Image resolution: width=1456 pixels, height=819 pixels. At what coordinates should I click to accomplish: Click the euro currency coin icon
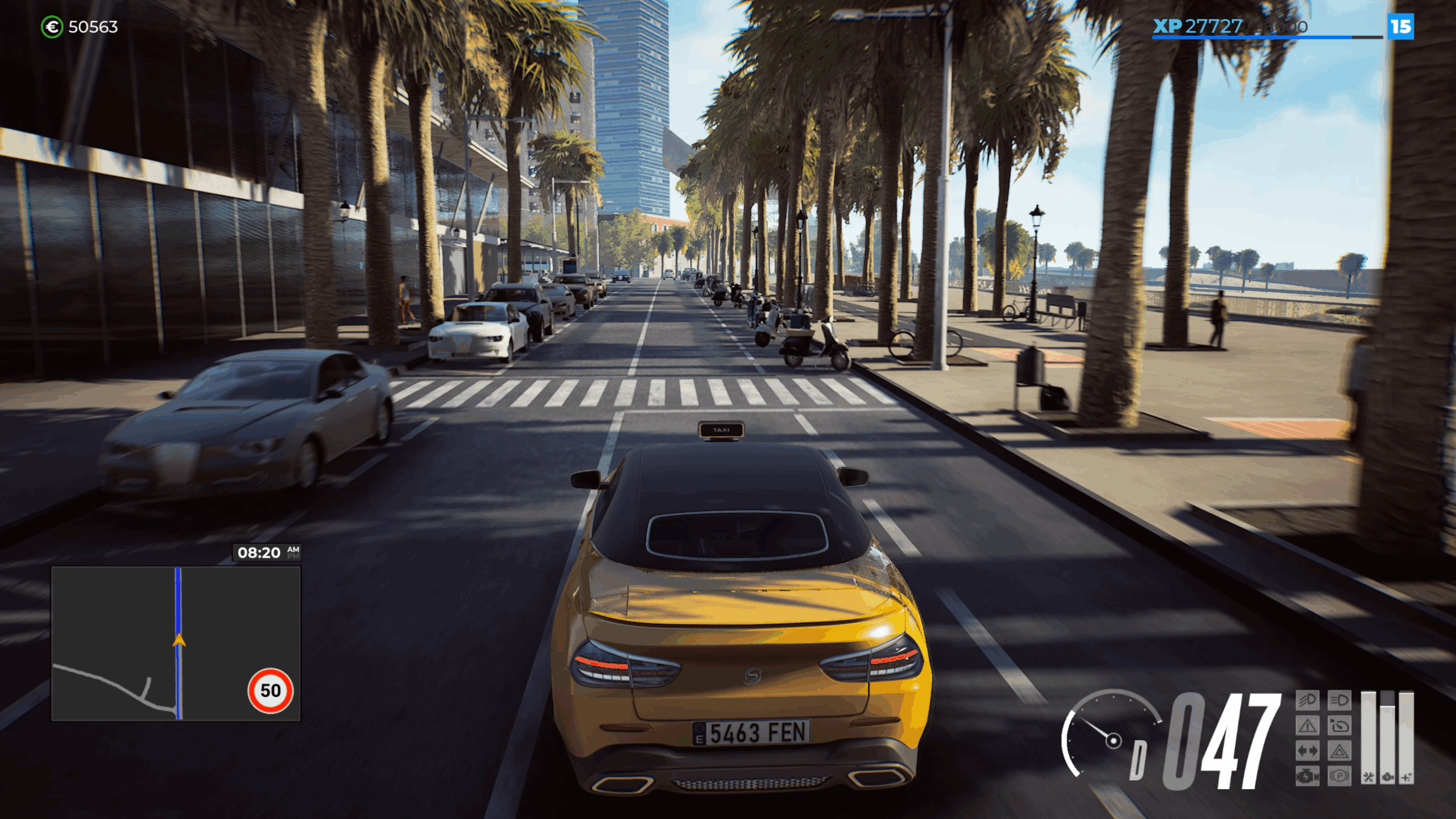(51, 26)
